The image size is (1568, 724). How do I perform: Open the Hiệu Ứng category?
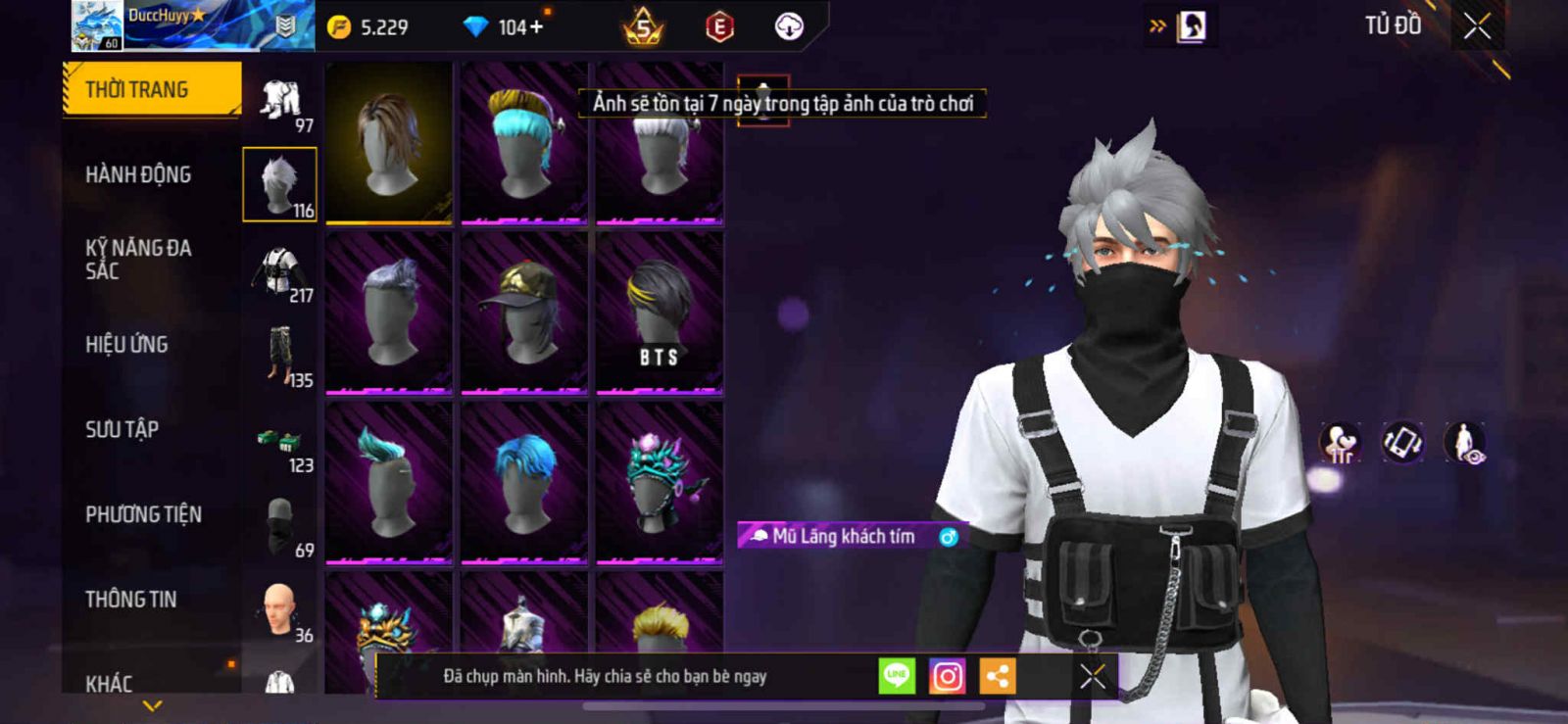126,345
